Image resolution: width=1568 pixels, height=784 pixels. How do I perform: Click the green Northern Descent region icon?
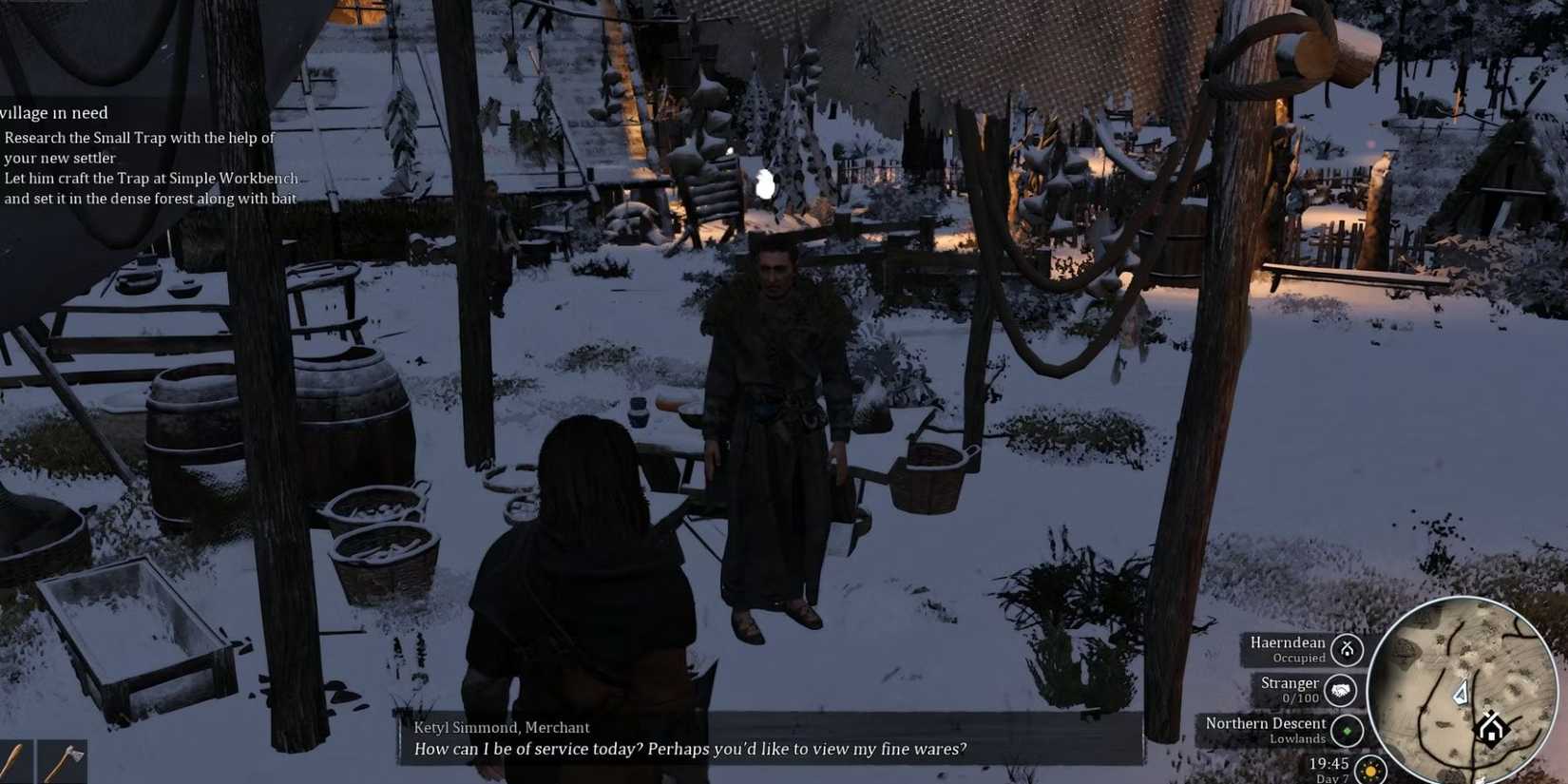pyautogui.click(x=1348, y=730)
